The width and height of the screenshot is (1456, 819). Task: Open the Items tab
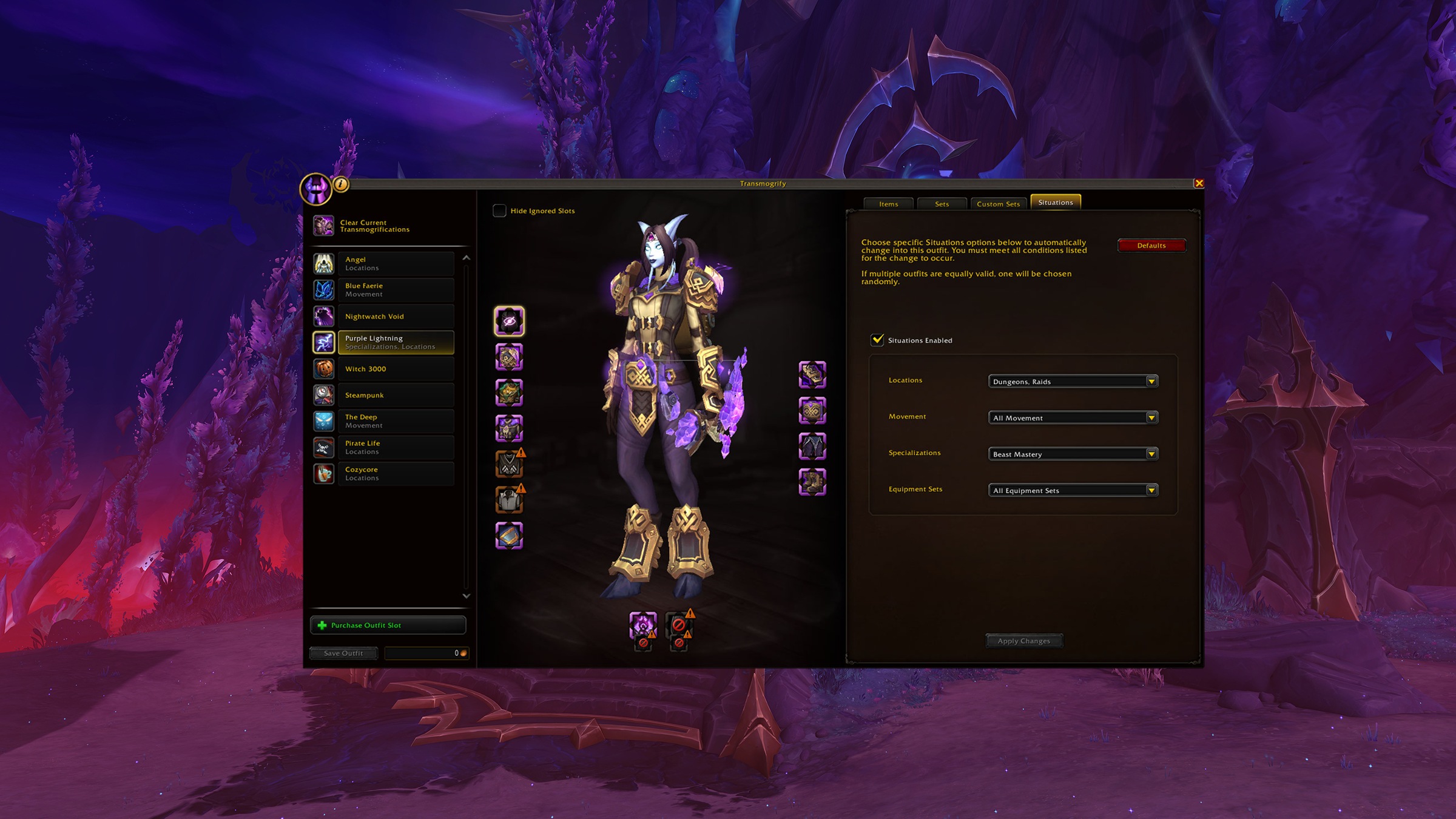point(889,204)
